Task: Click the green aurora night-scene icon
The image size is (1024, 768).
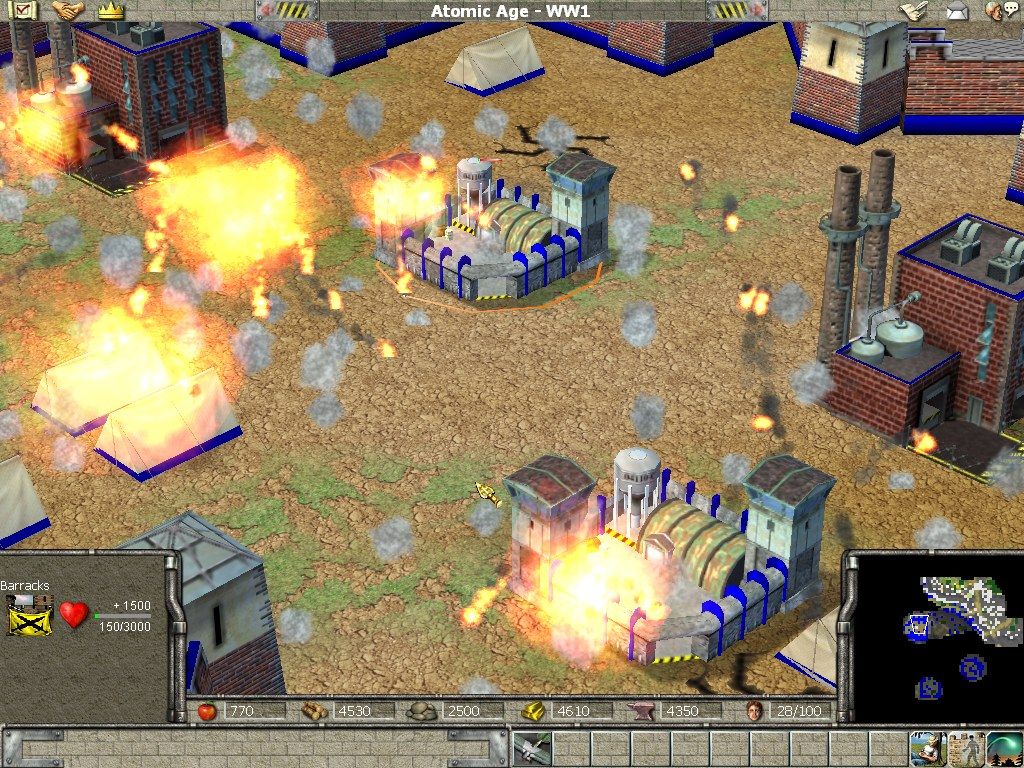Action: pos(1004,748)
